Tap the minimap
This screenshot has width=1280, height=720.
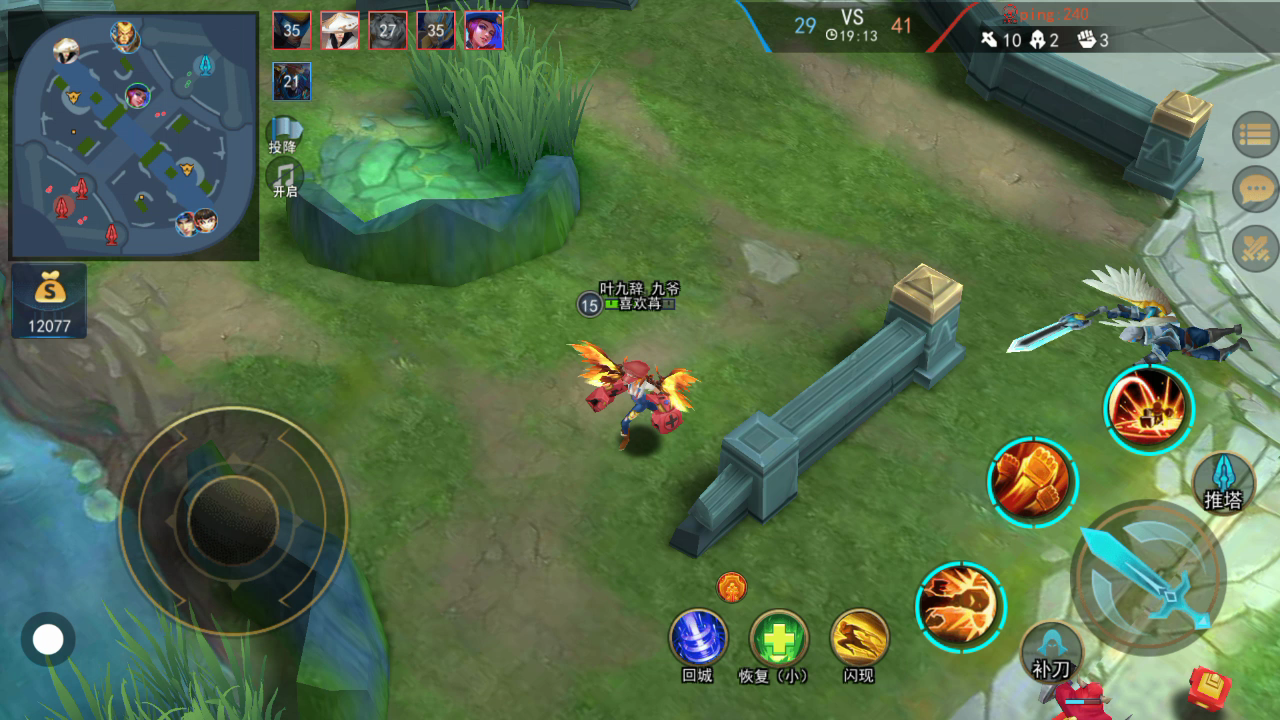[x=134, y=136]
